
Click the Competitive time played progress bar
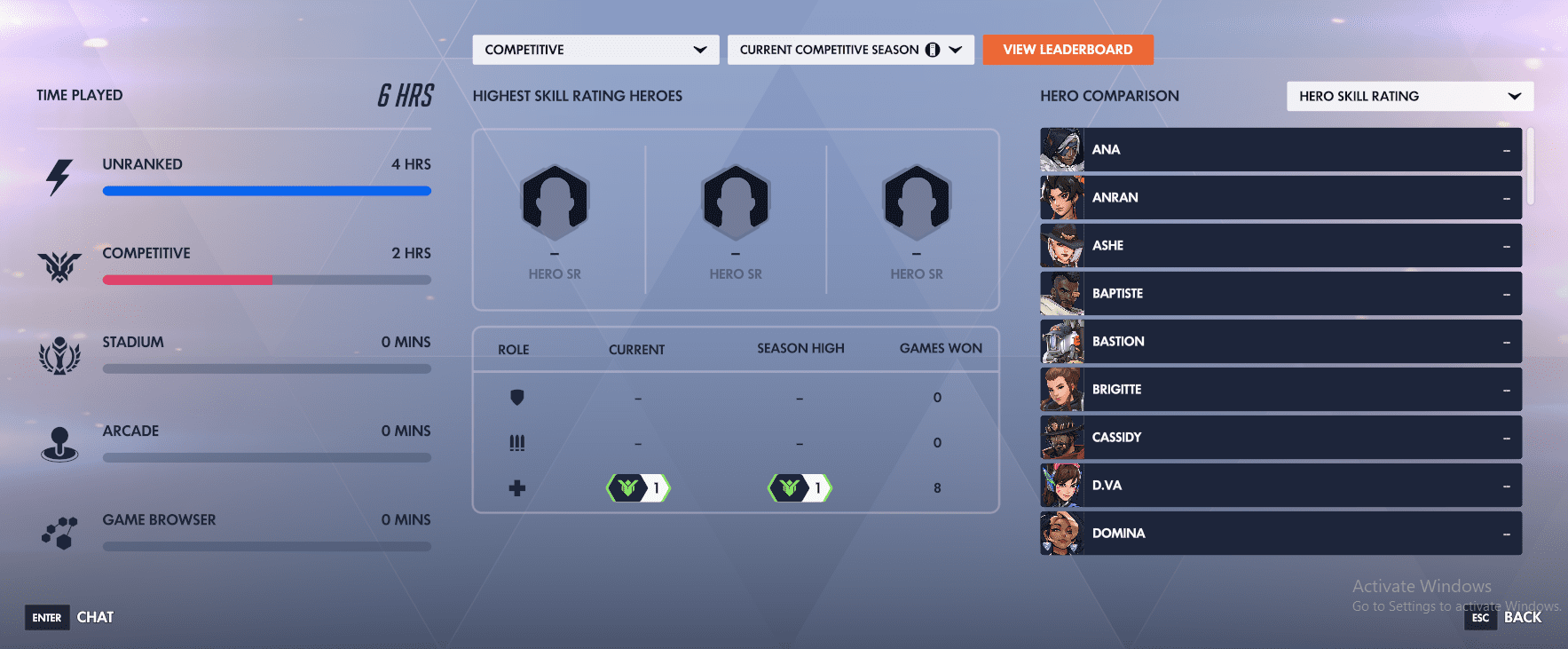pyautogui.click(x=266, y=280)
